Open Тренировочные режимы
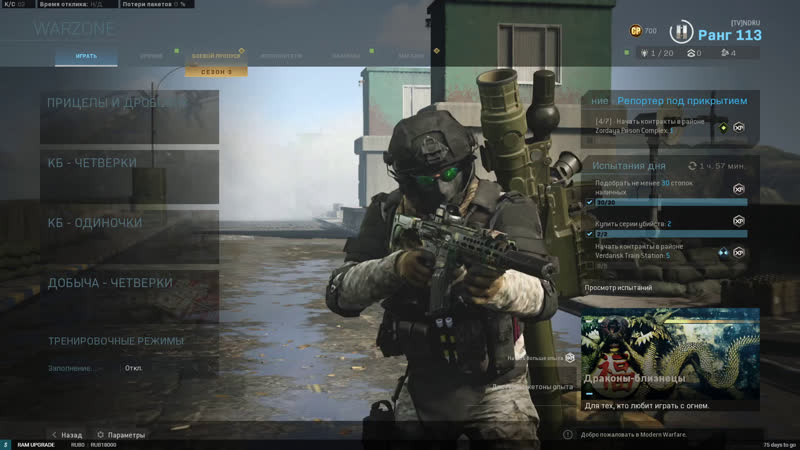The height and width of the screenshot is (450, 800). [x=116, y=341]
